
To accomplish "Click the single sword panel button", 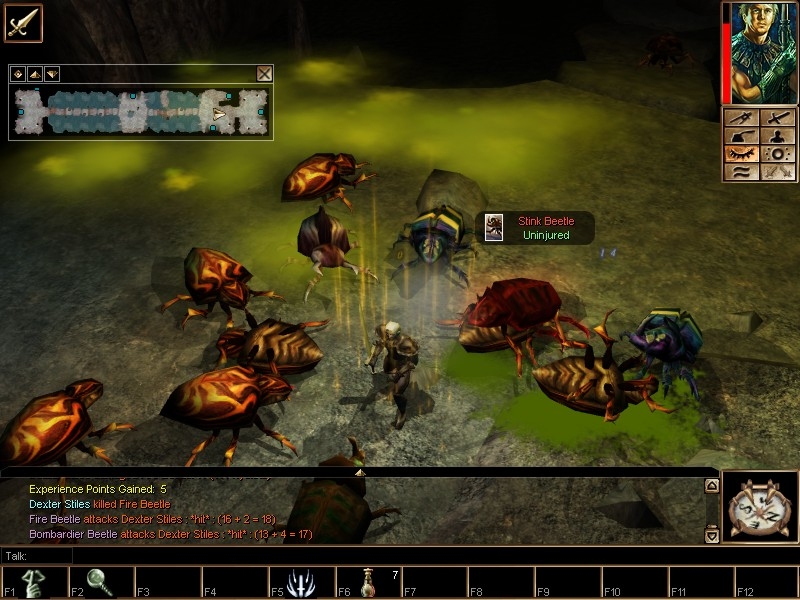I will click(777, 118).
